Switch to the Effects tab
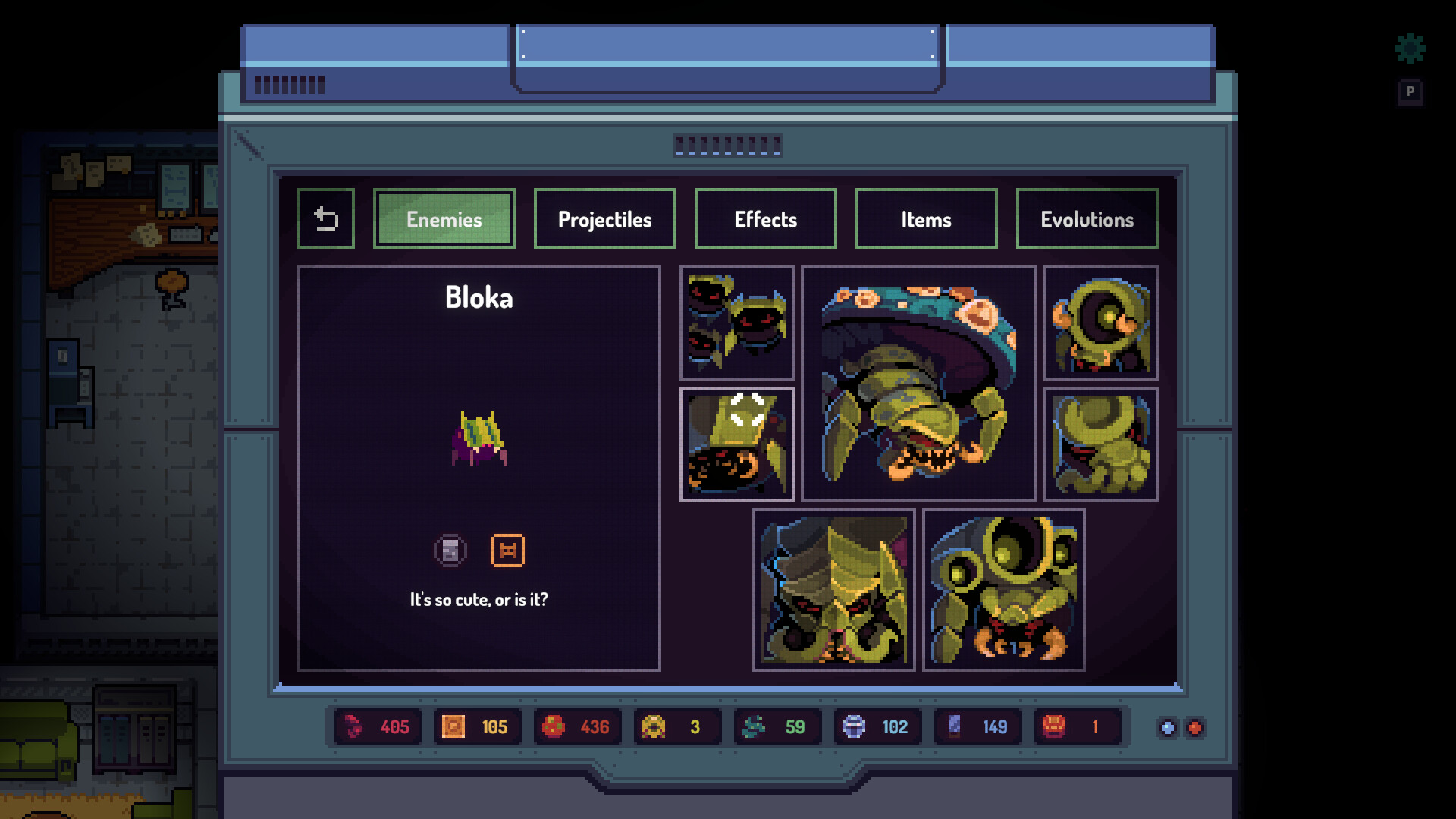 coord(765,219)
